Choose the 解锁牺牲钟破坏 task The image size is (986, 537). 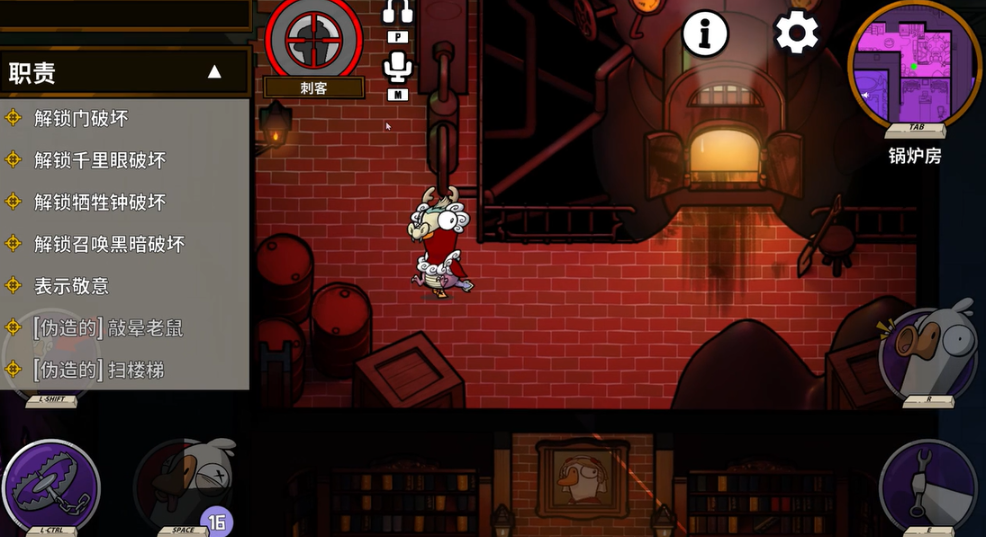coord(100,202)
